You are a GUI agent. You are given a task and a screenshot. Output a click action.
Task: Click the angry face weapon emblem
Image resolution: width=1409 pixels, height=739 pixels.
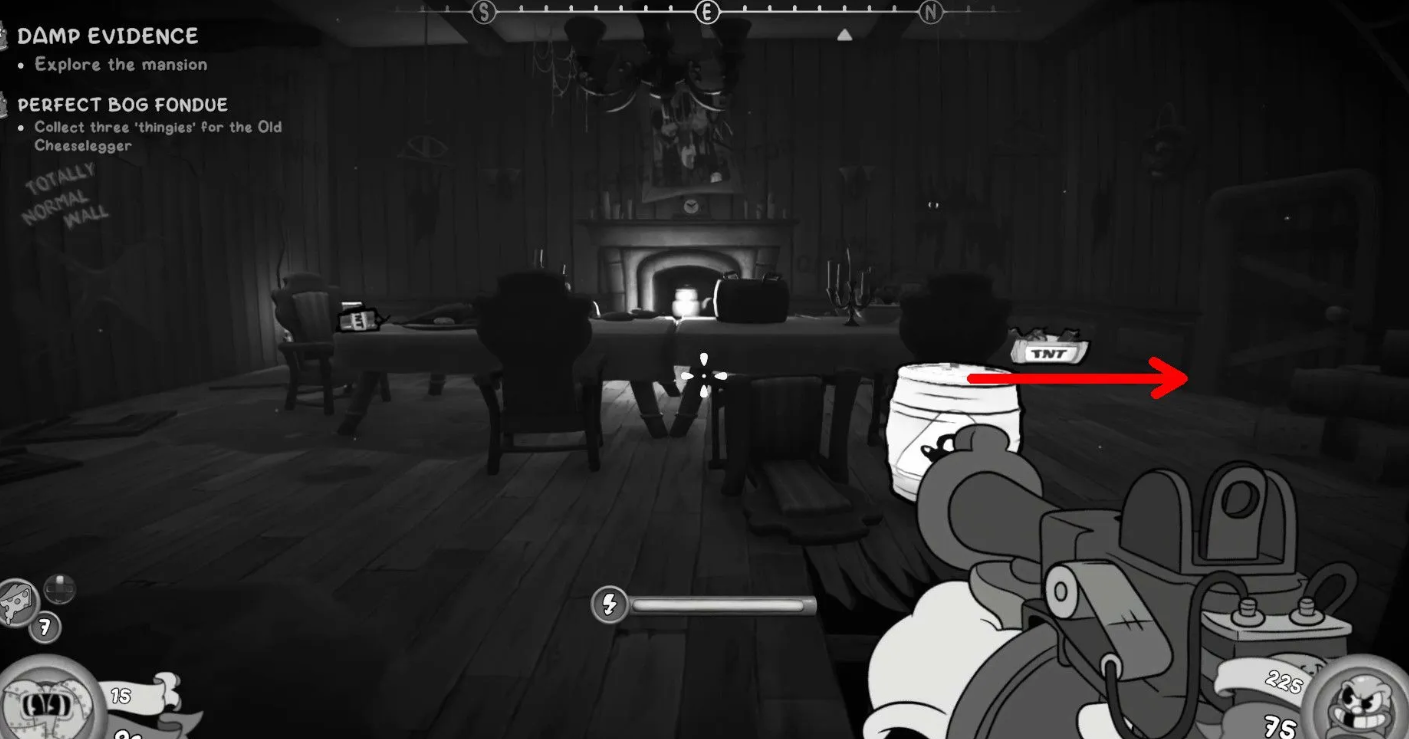click(1358, 699)
